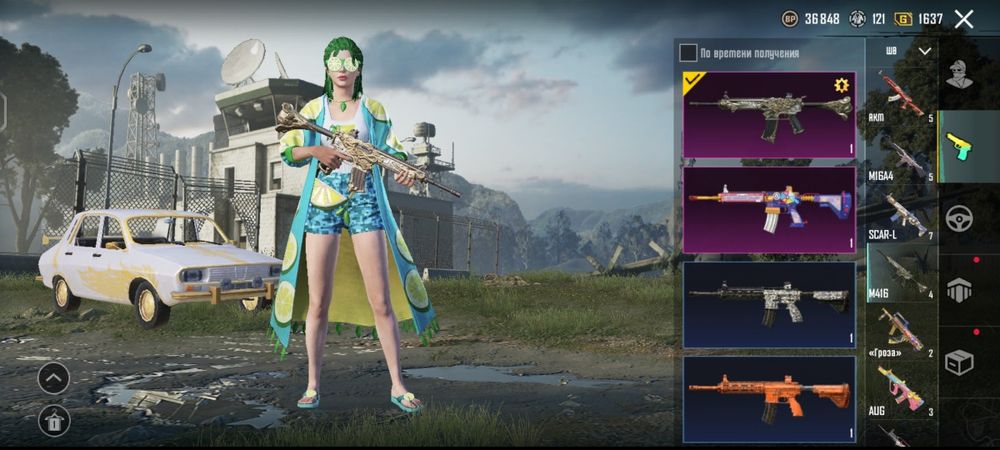This screenshot has width=1000, height=450.
Task: Choose the colorful purple toy M416 skin
Action: [768, 209]
